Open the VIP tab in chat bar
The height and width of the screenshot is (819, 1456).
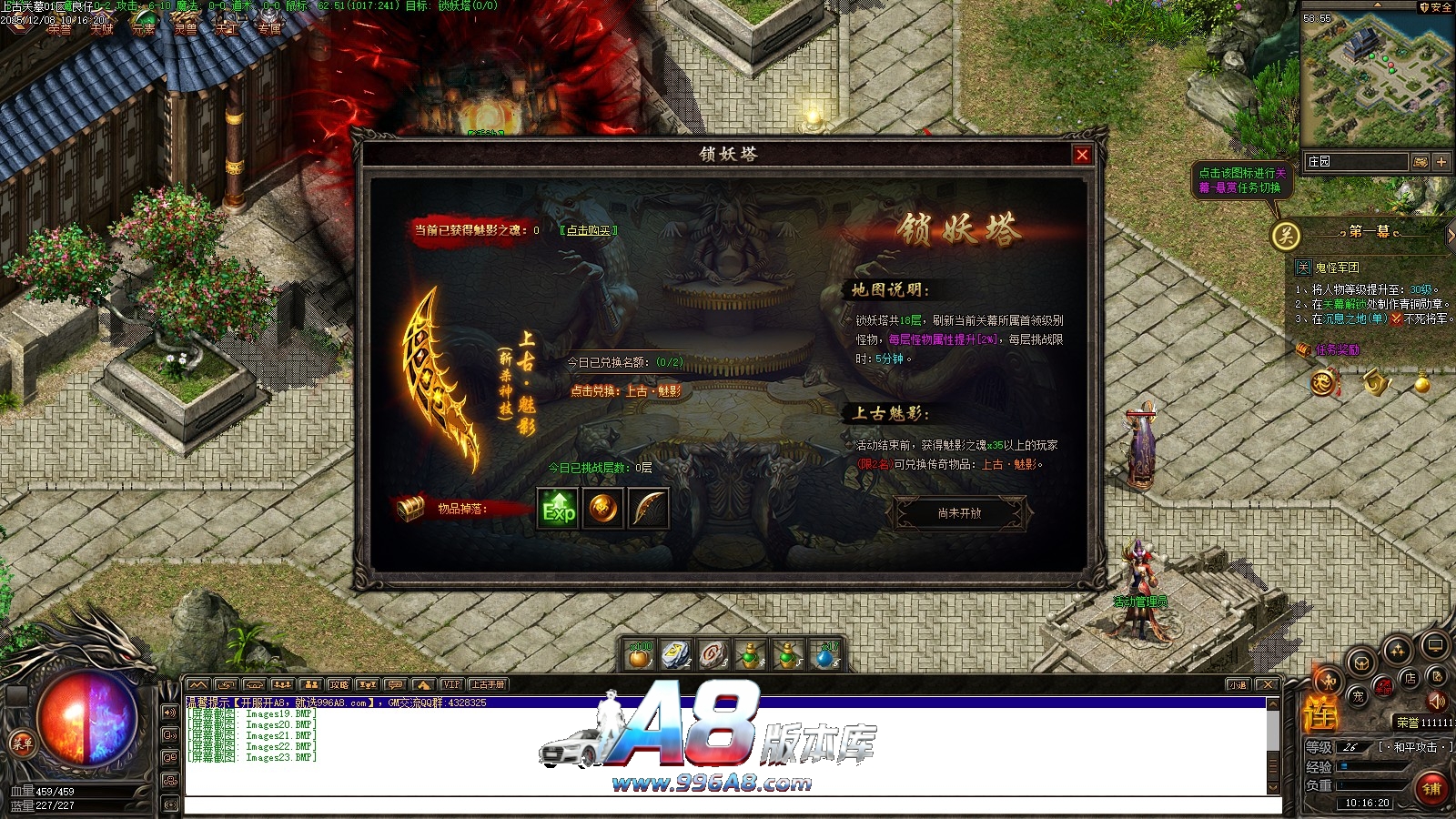tap(451, 684)
